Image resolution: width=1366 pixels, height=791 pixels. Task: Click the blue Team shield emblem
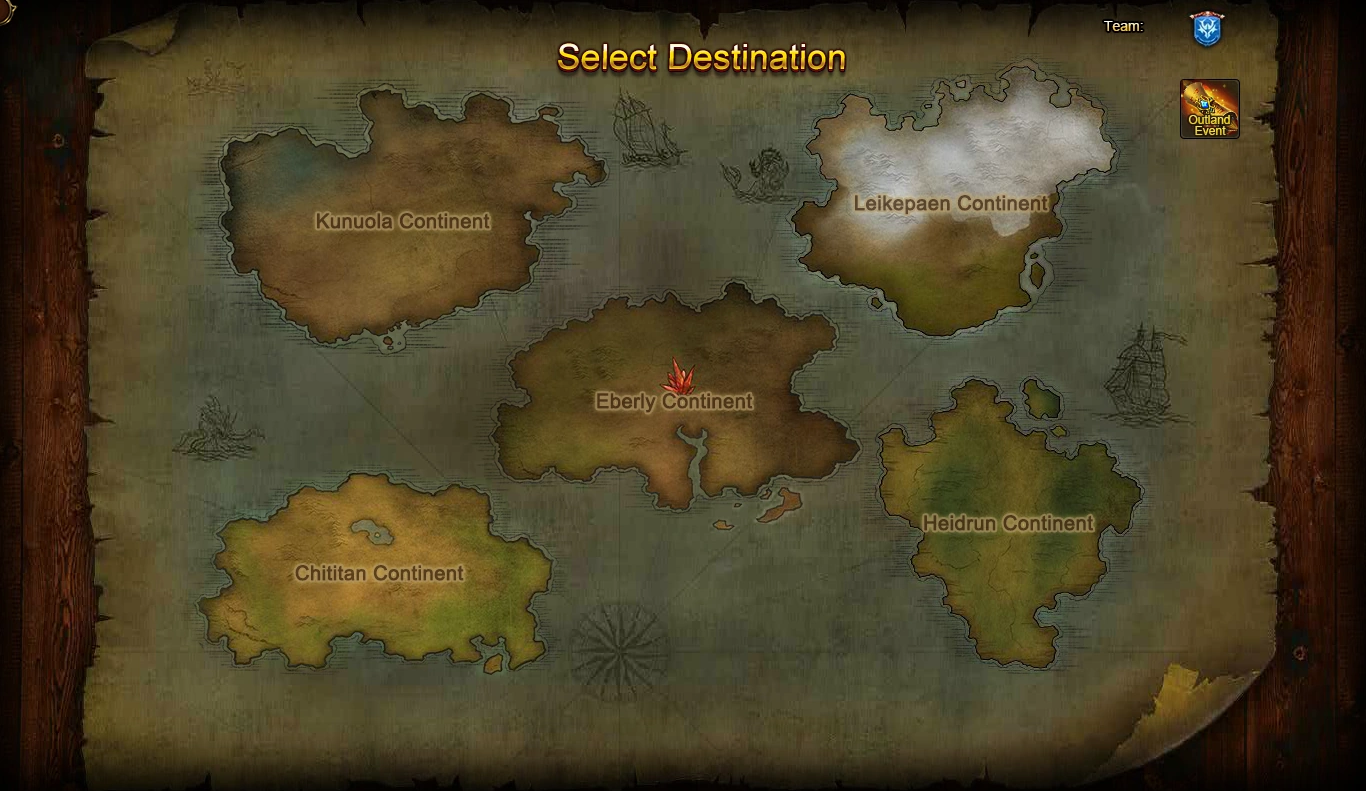click(x=1205, y=29)
